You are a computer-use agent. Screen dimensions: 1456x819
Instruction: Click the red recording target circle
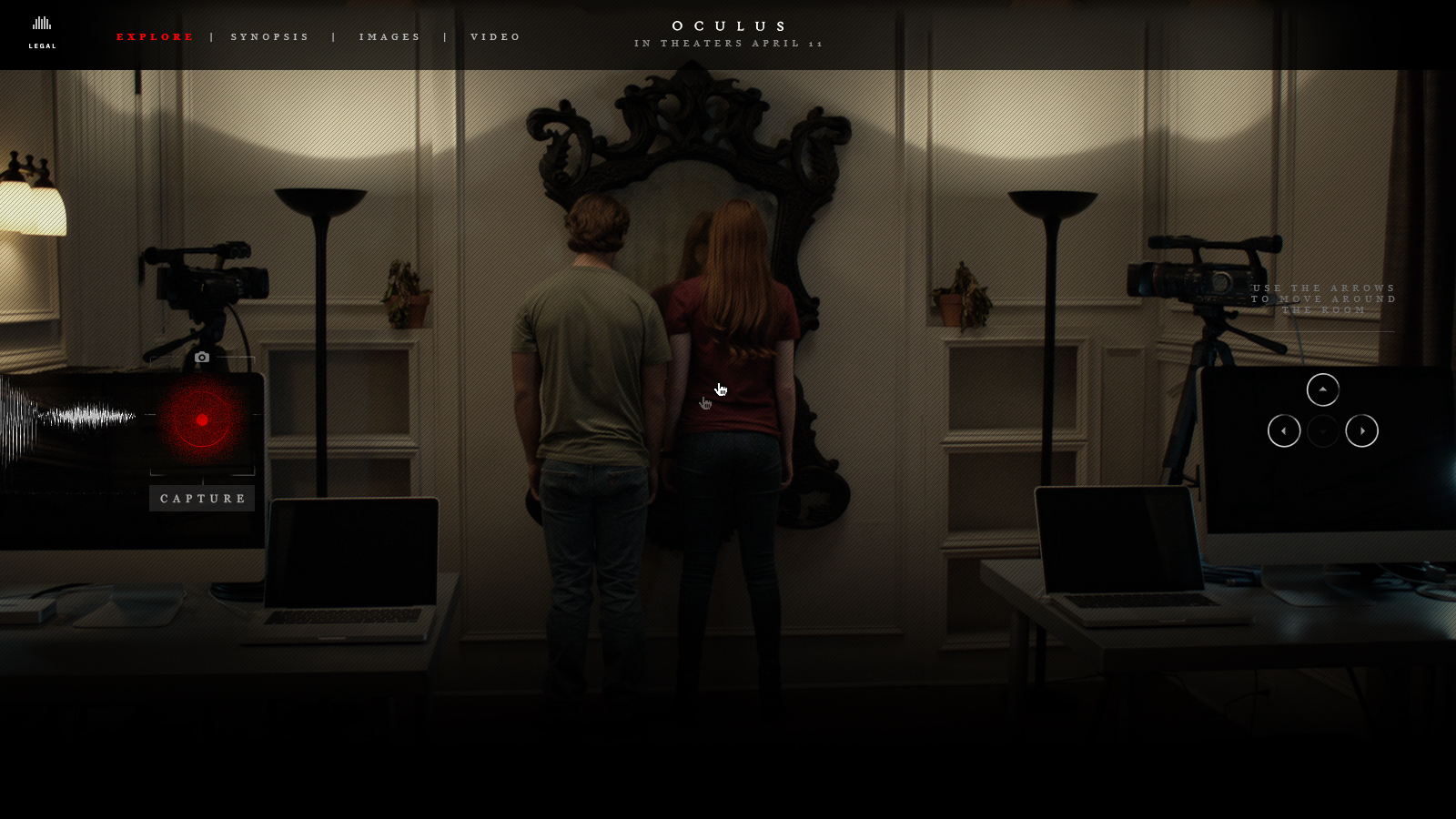click(202, 420)
